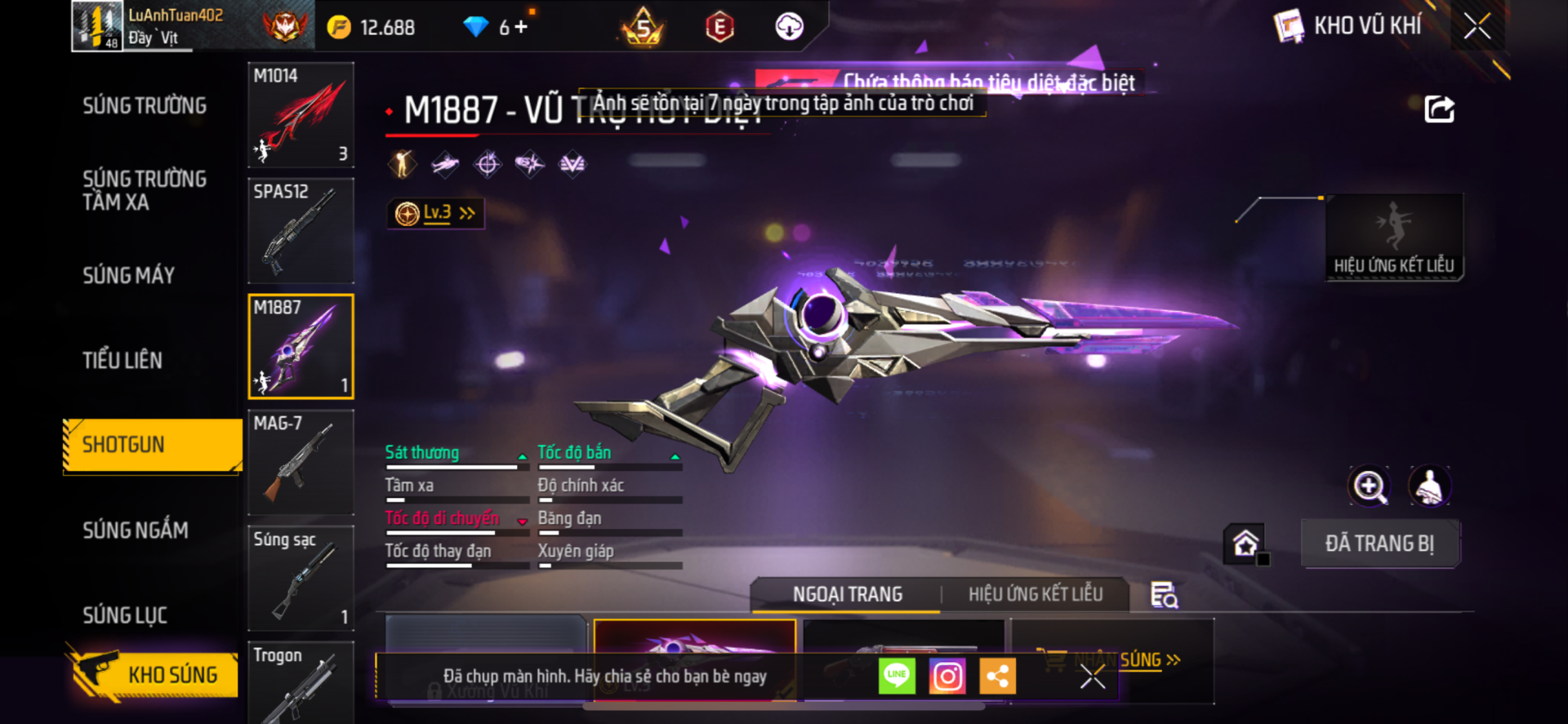Choose the MAG-7 weapon tile

coord(301,462)
